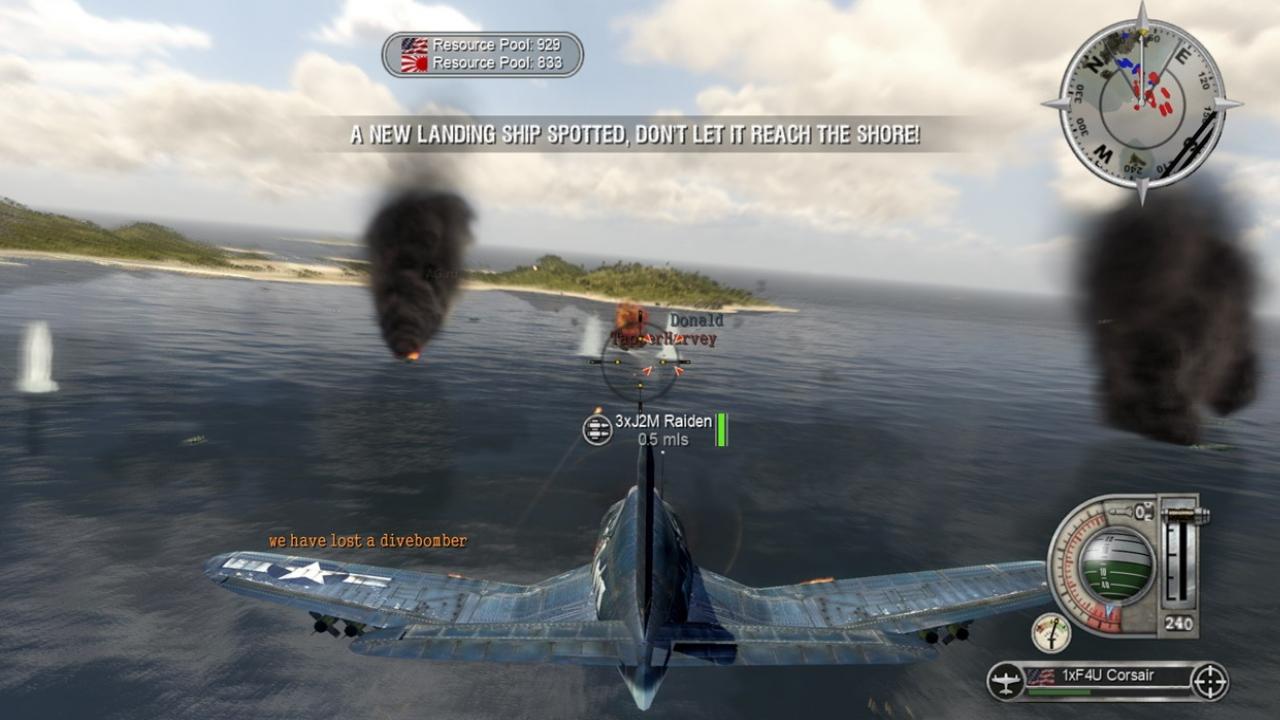This screenshot has width=1280, height=720.
Task: Select the US flag beside Resource Pool 929
Action: pos(413,45)
